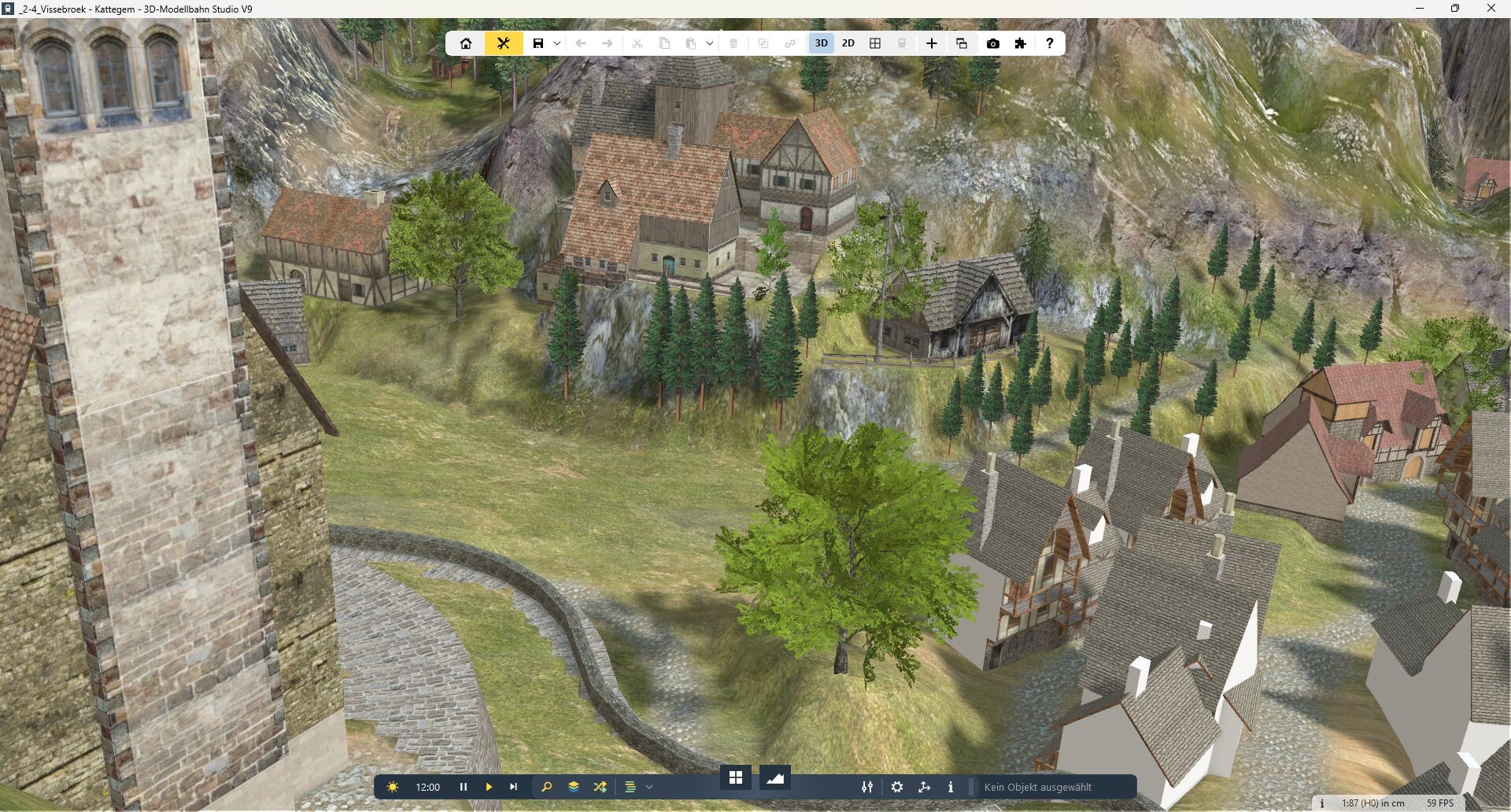Open the magnifying glass search
The width and height of the screenshot is (1511, 812).
[x=547, y=787]
